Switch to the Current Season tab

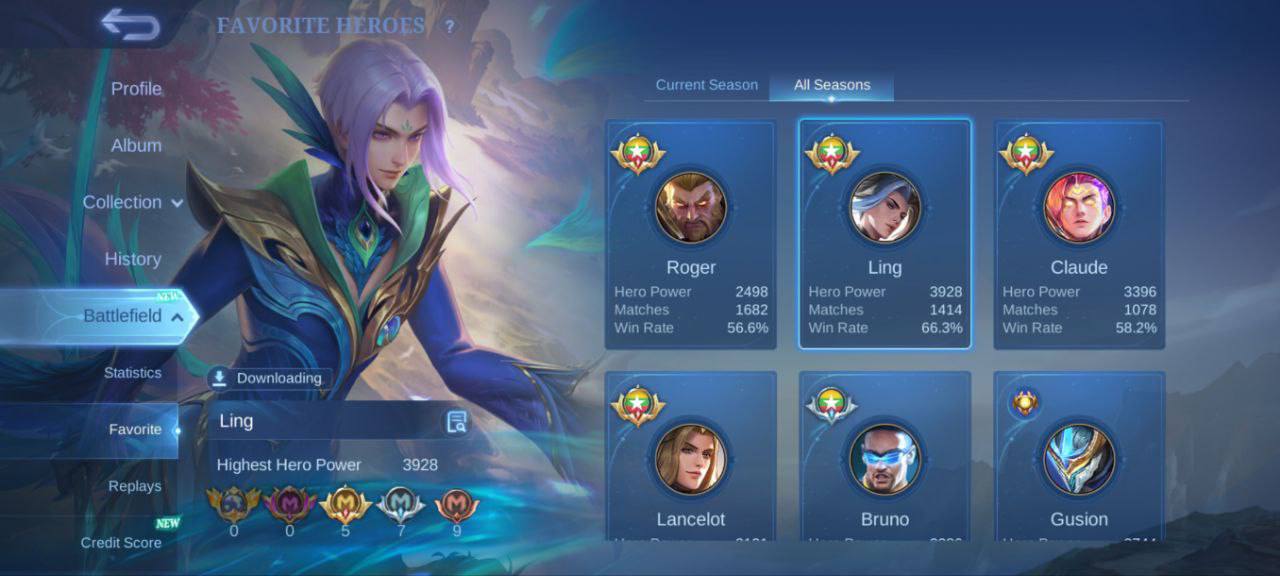[x=707, y=85]
